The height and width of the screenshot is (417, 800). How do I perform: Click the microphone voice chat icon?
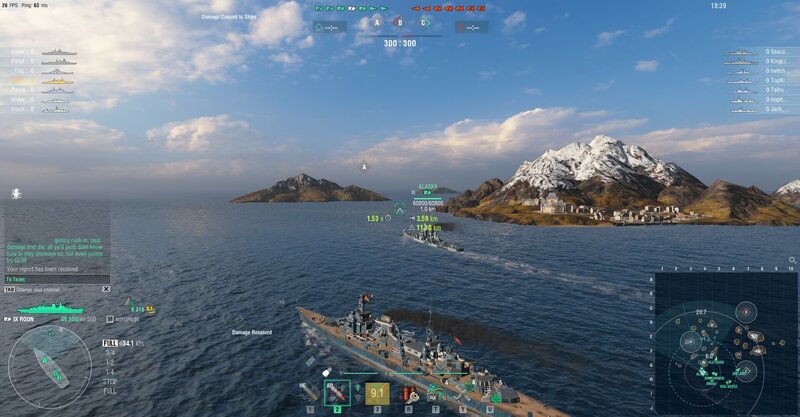pyautogui.click(x=17, y=193)
